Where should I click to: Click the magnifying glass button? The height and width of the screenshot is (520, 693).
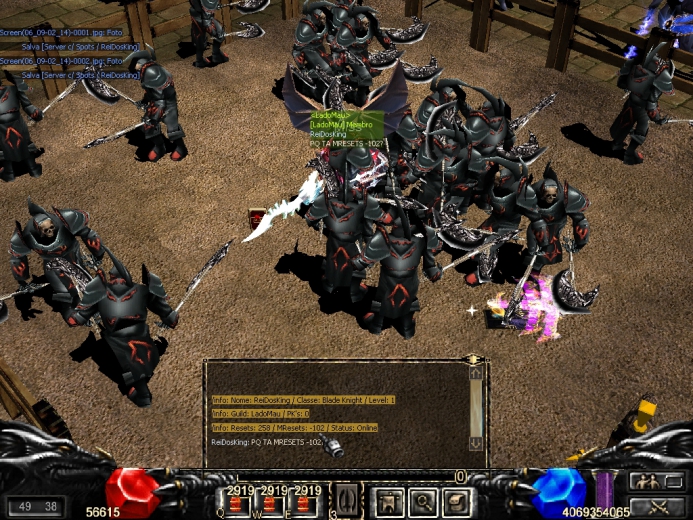click(x=422, y=500)
